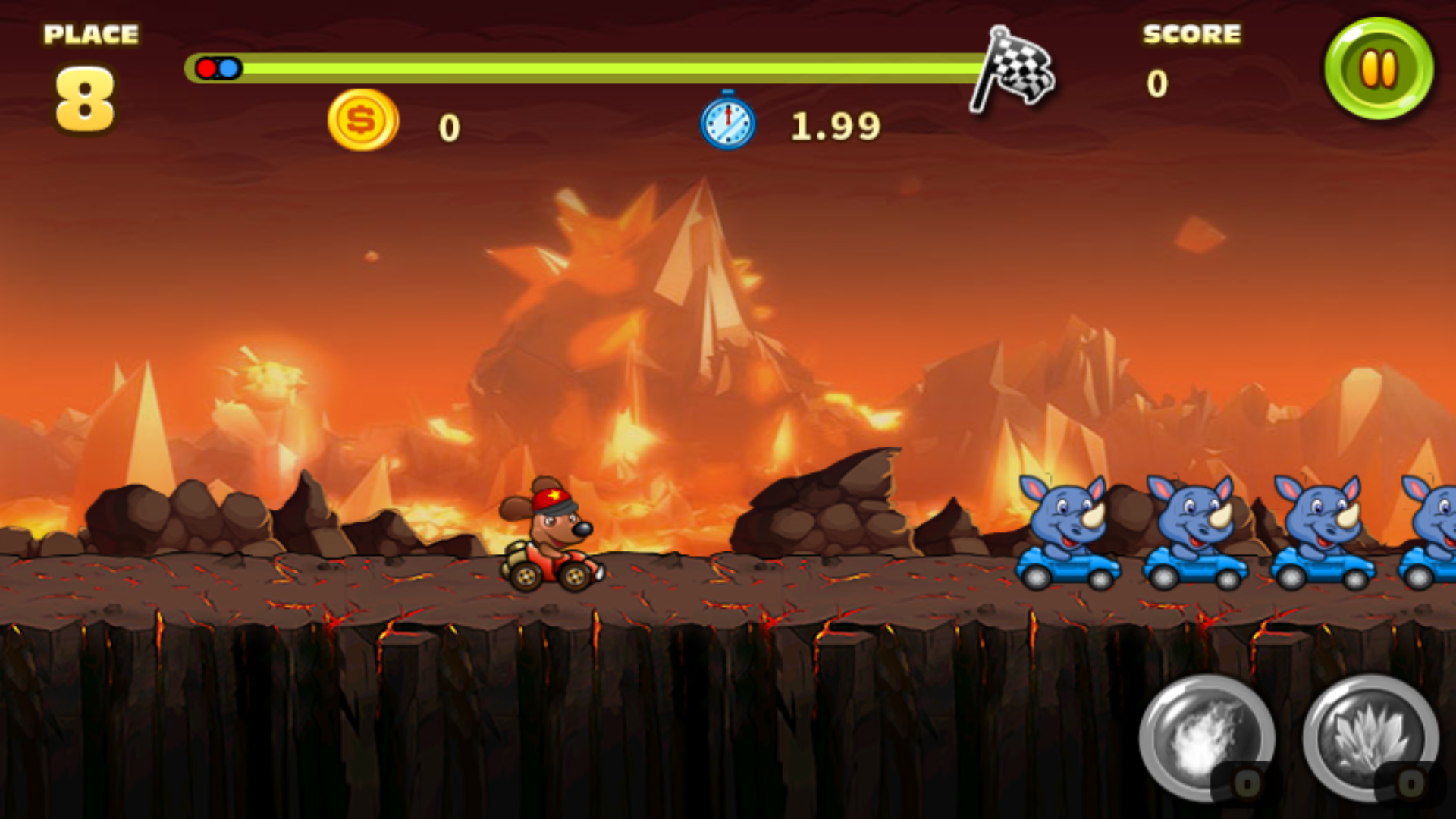Image resolution: width=1456 pixels, height=819 pixels.
Task: Tap the PLACE 8 indicator
Action: 87,68
